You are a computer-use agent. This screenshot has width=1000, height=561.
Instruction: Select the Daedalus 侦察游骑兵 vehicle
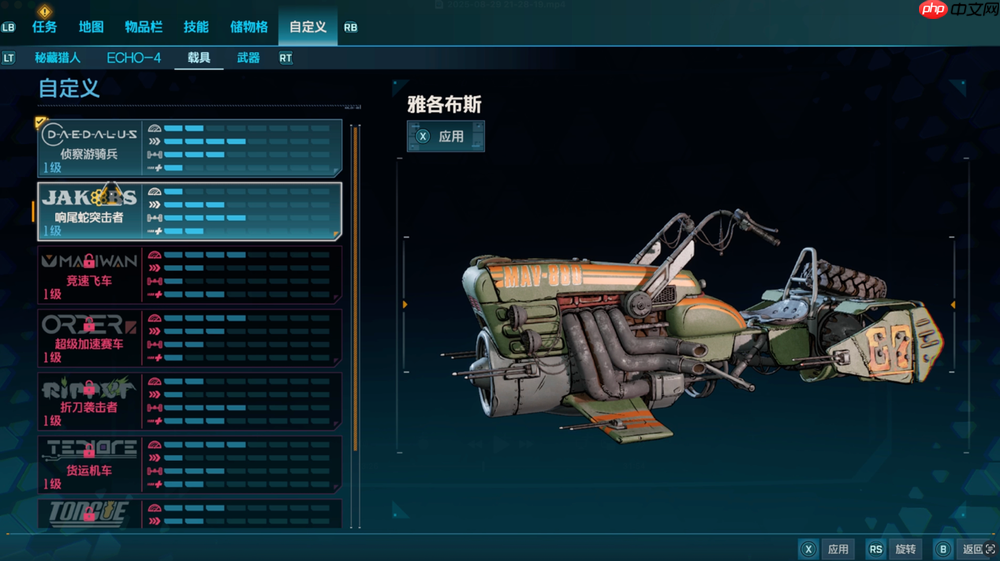point(190,148)
